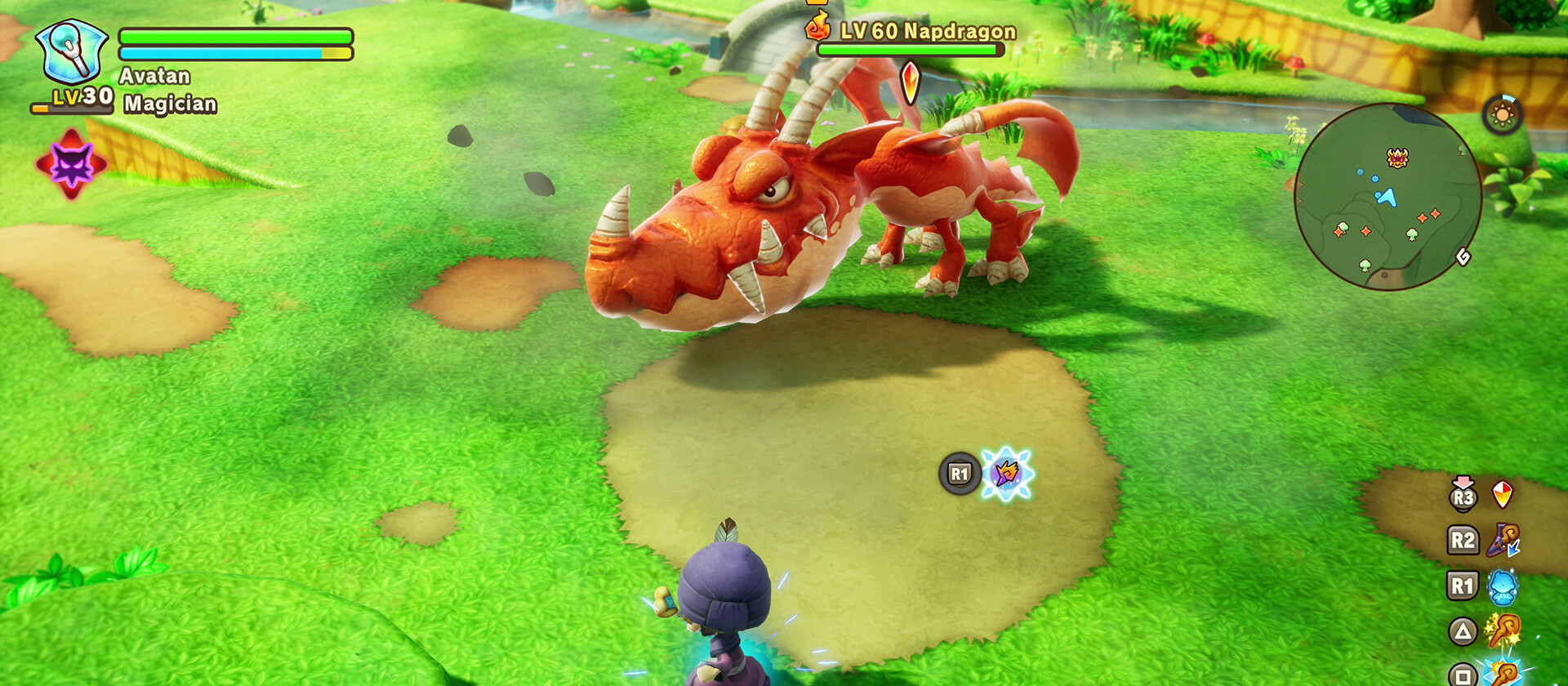Click the sun day-cycle indicator beside the minimap
Screen dimensions: 1568x686
(1503, 115)
